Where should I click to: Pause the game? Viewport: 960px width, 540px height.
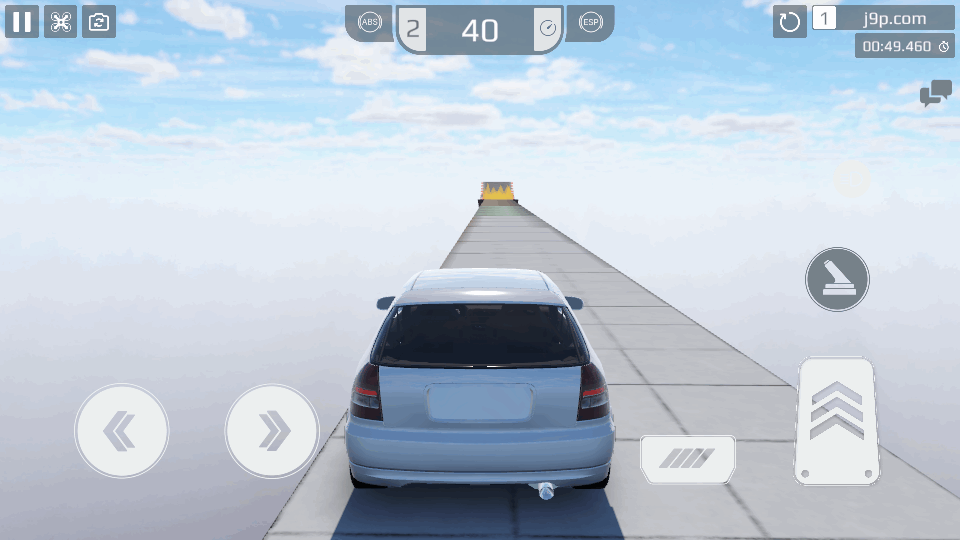coord(22,21)
